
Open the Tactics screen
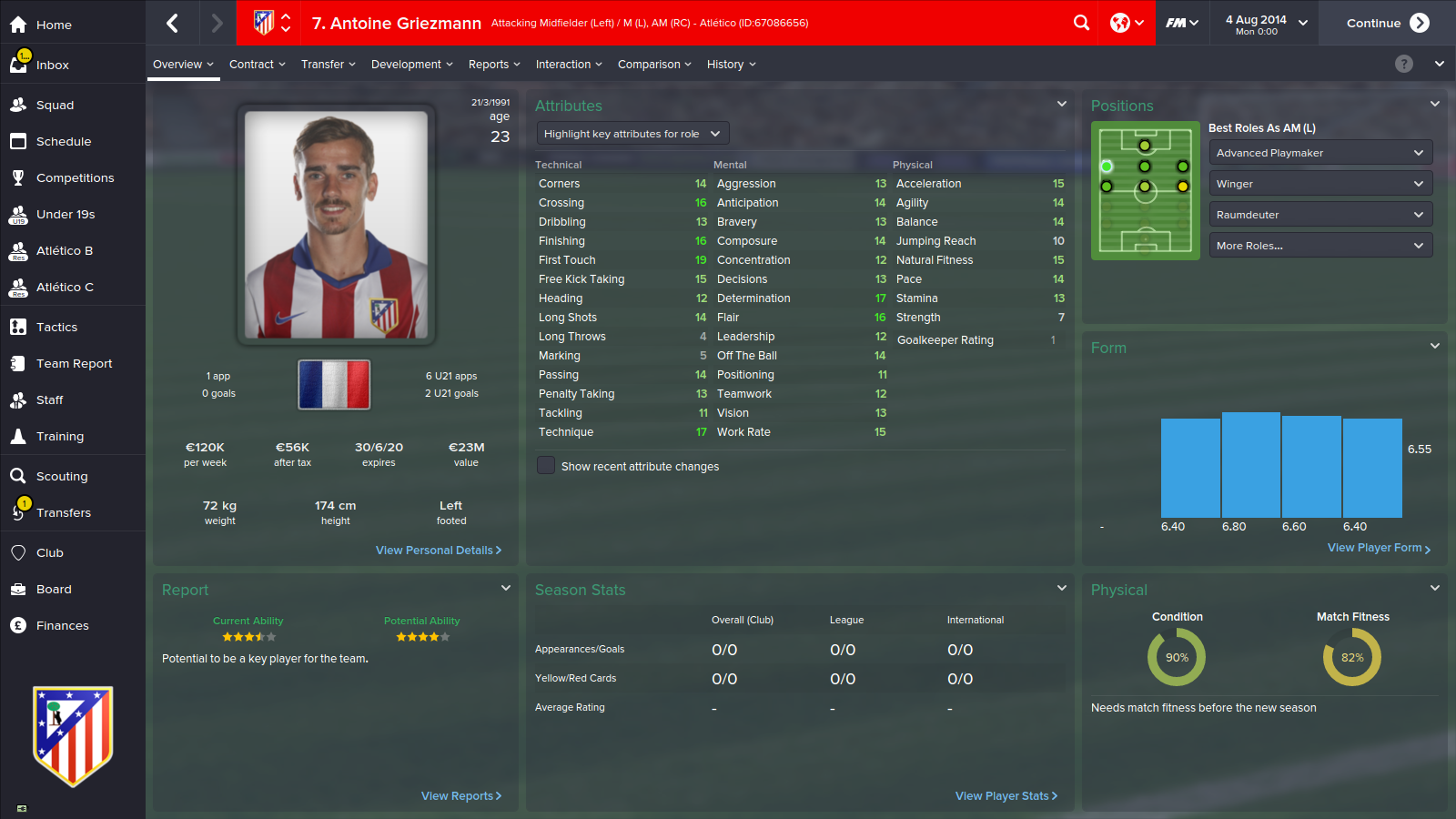pos(57,327)
